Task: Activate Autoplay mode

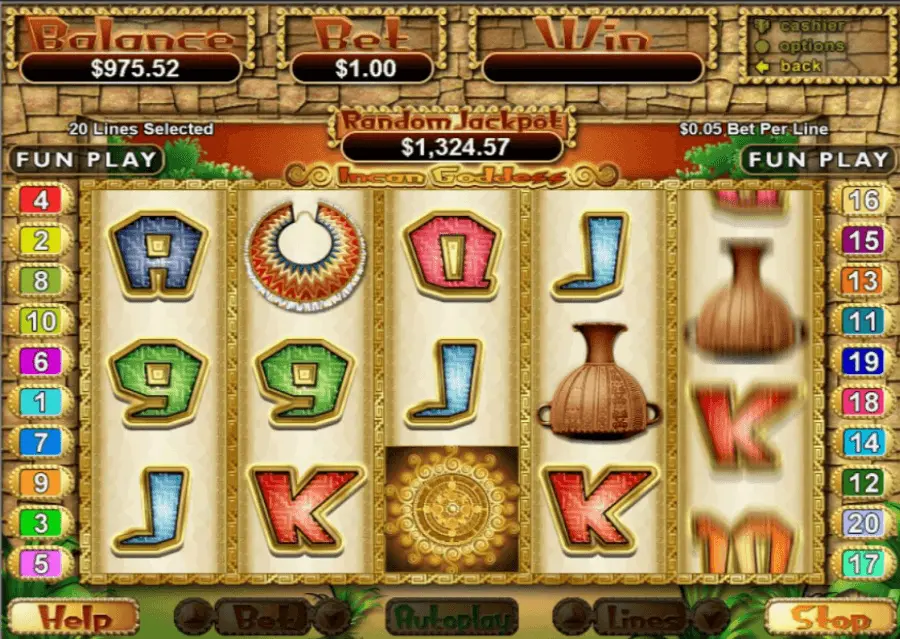Action: point(452,619)
